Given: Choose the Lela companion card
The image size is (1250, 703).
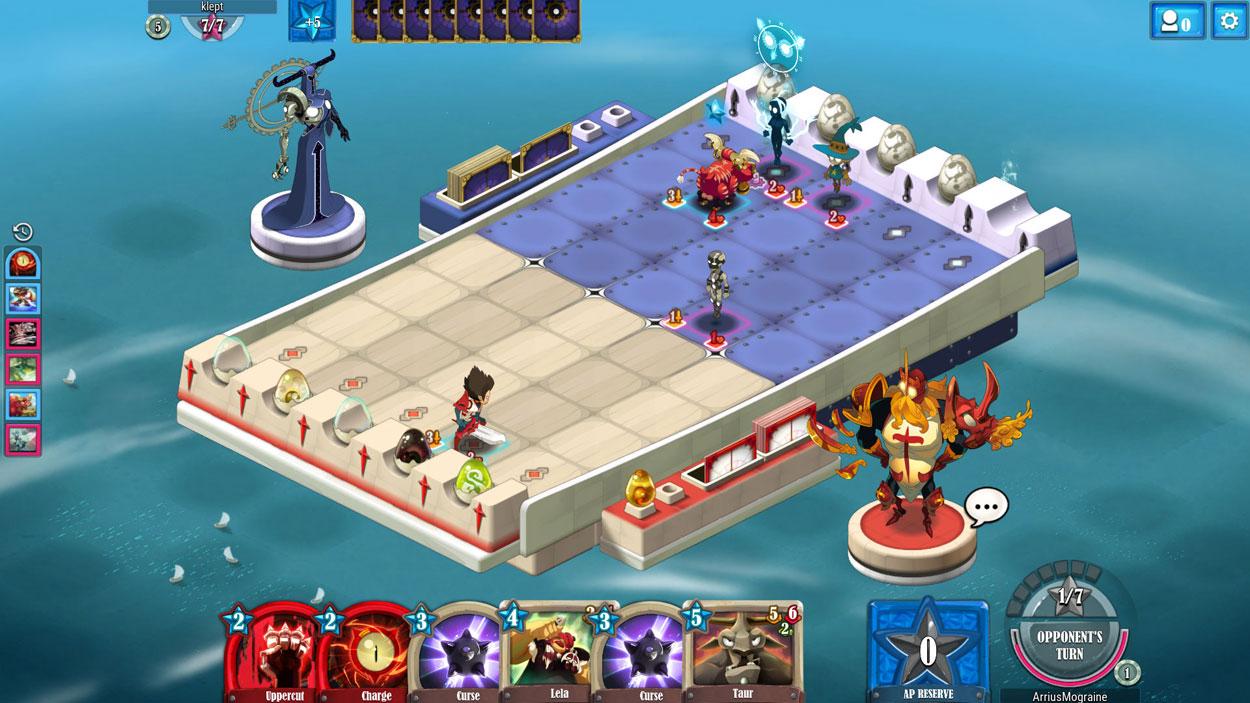Looking at the screenshot, I should (x=555, y=650).
